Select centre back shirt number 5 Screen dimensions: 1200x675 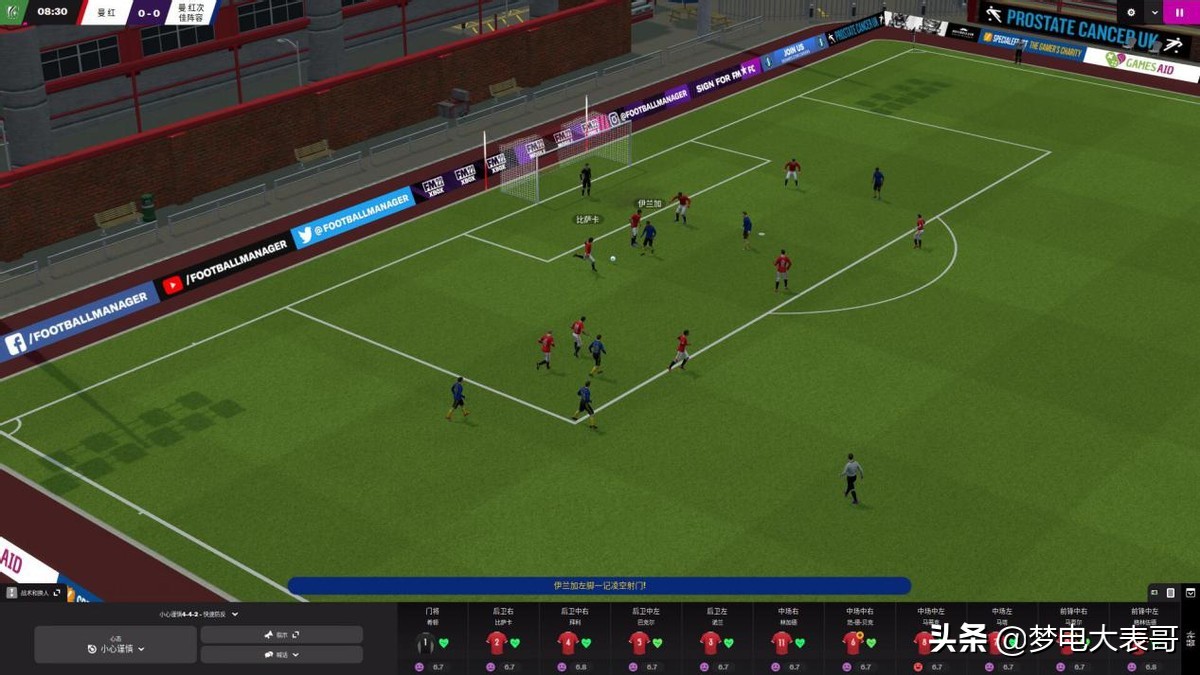pos(640,643)
